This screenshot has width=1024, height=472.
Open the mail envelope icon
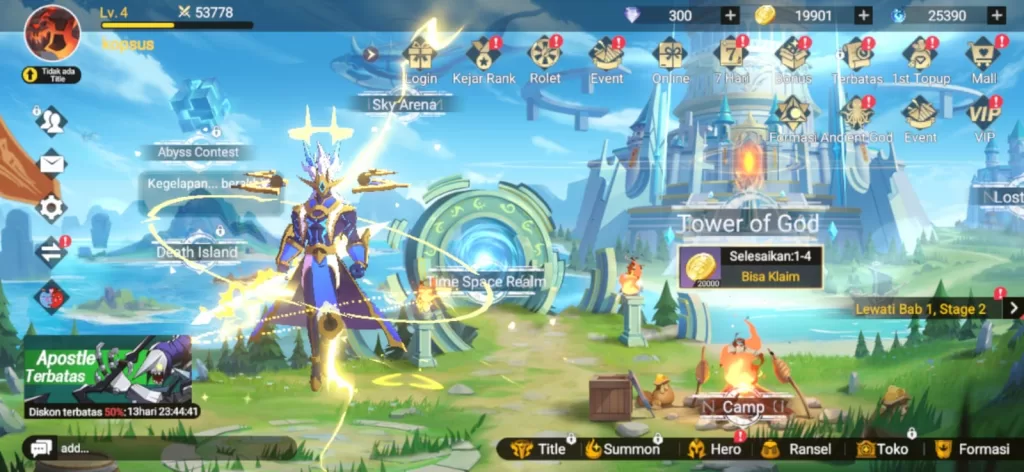tap(51, 163)
